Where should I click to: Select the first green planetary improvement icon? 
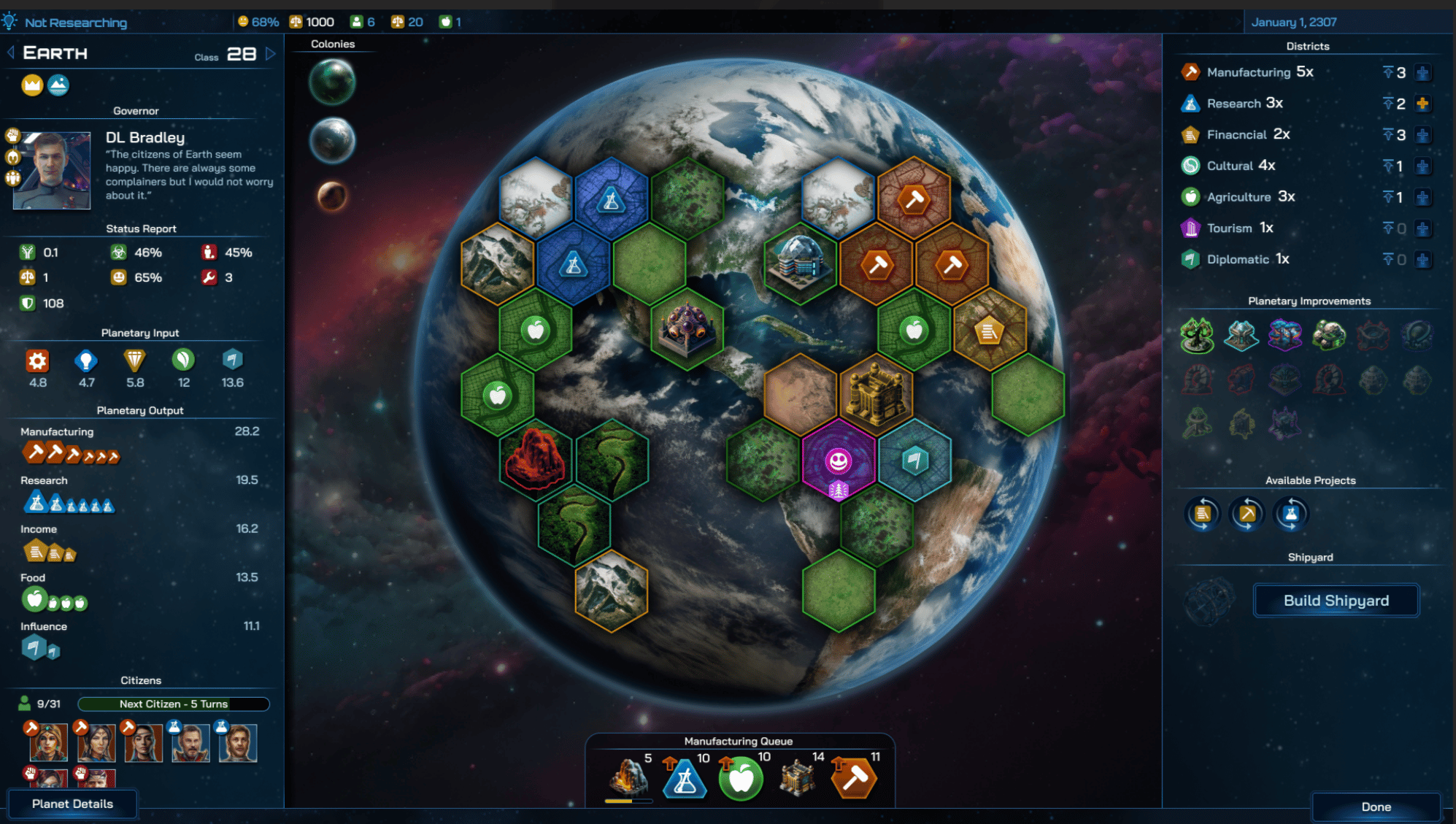click(1197, 336)
